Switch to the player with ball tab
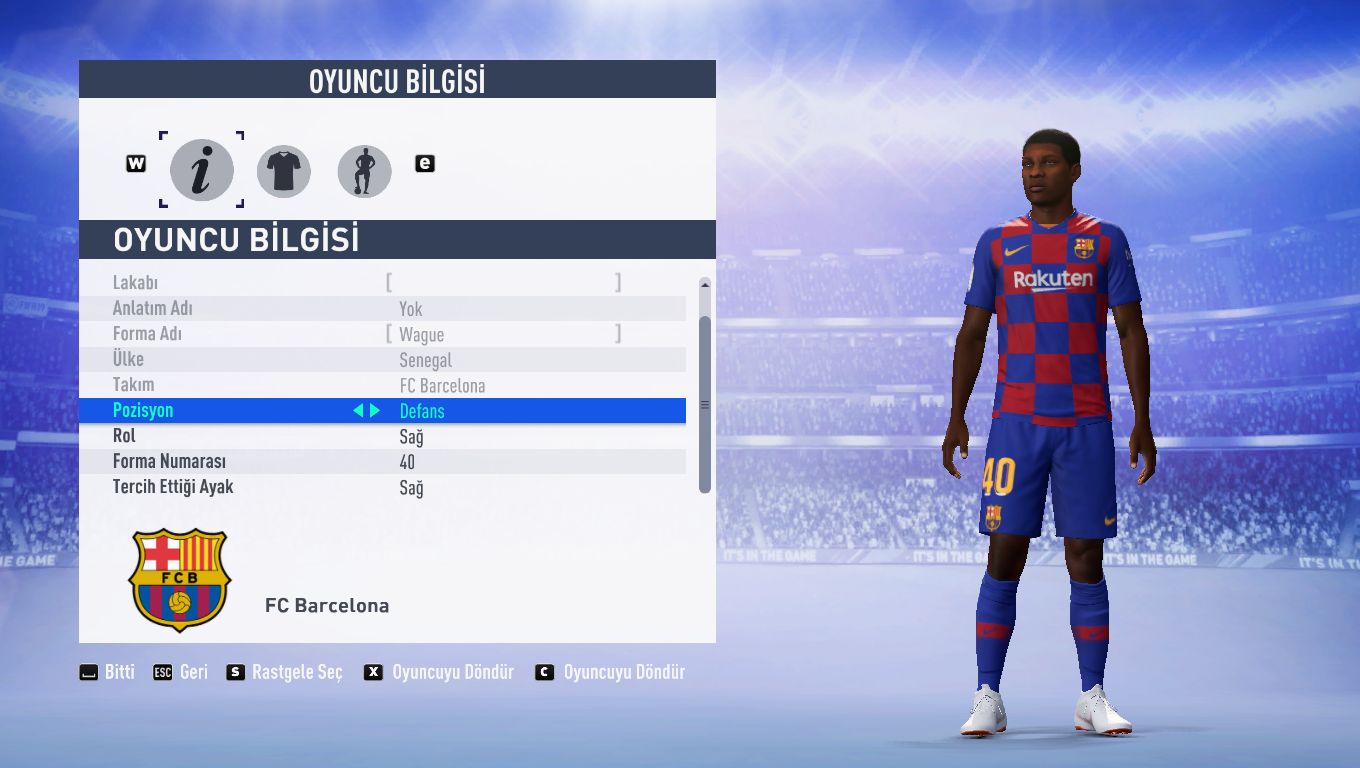 [x=364, y=171]
